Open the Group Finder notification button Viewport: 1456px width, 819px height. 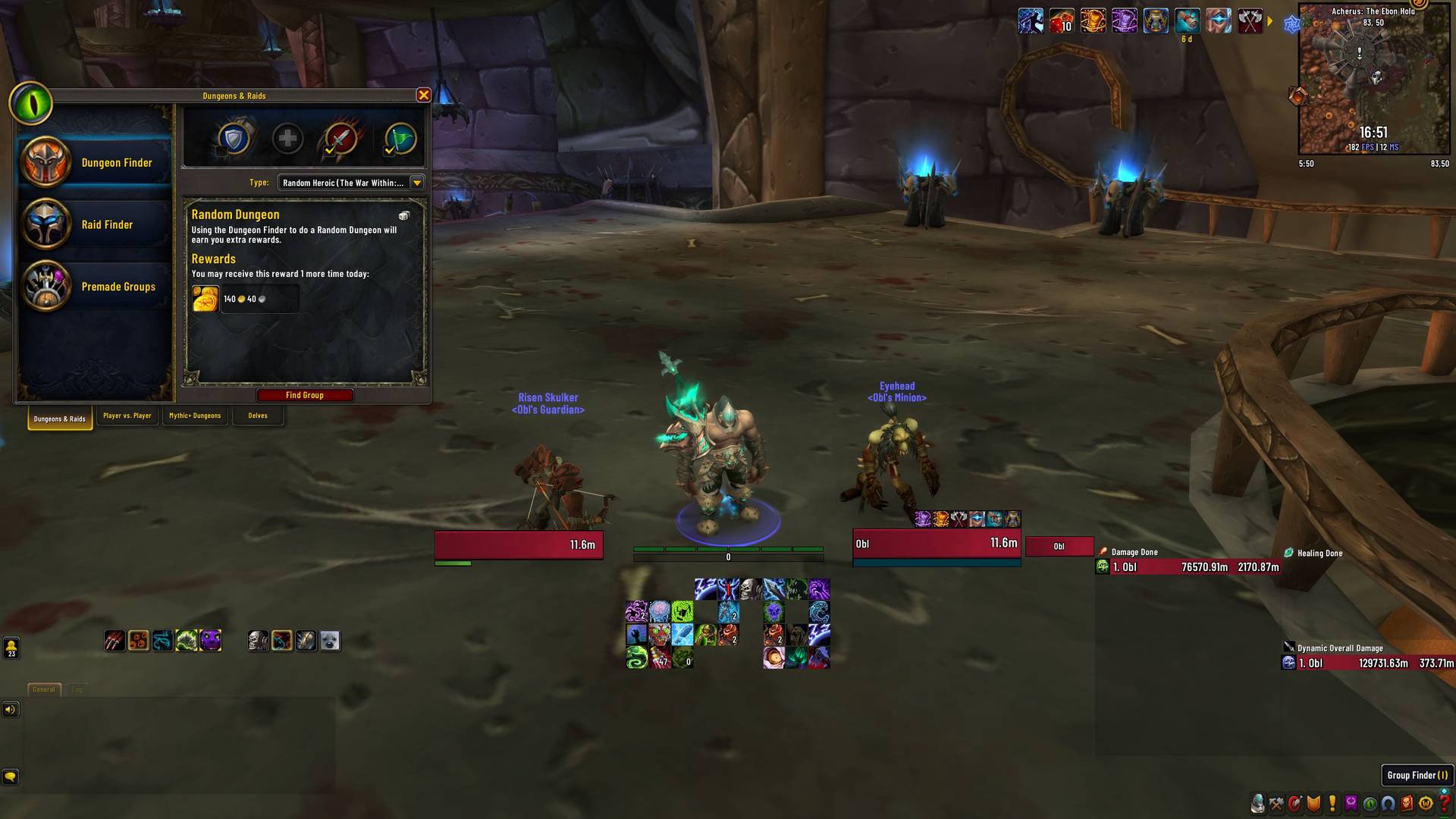pos(1417,775)
